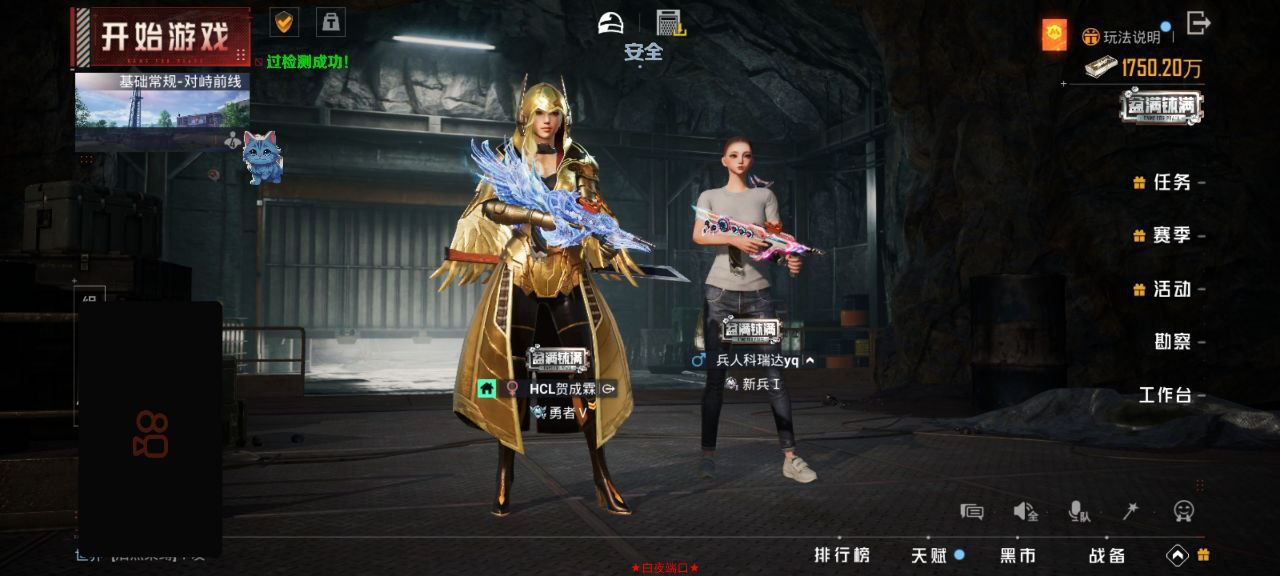Open the 基础常规-对峙前线 map mode selector

(162, 110)
